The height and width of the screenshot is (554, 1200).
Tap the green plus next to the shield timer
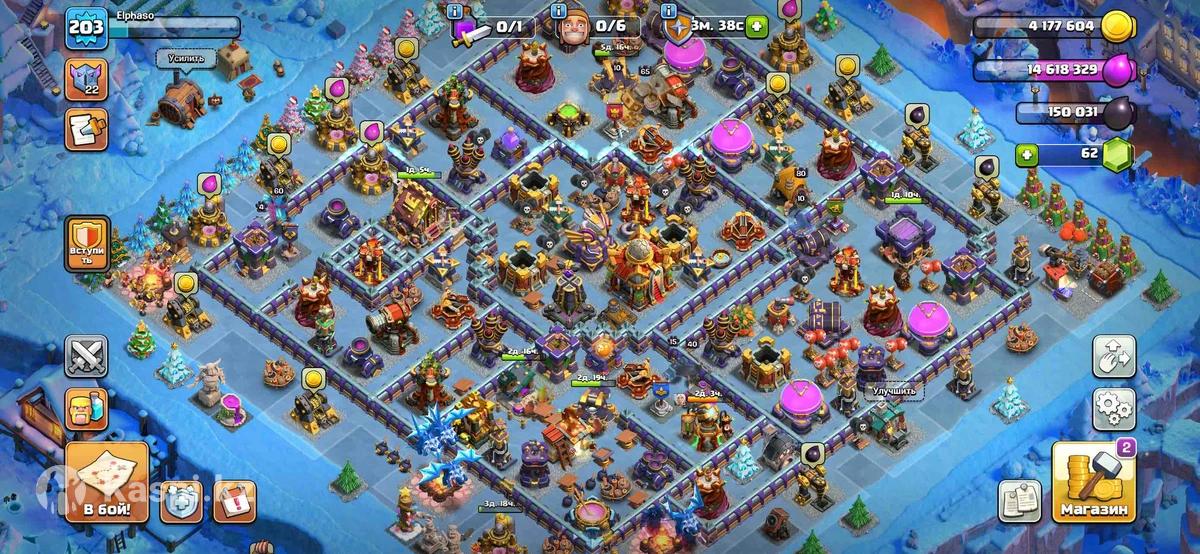(x=756, y=27)
